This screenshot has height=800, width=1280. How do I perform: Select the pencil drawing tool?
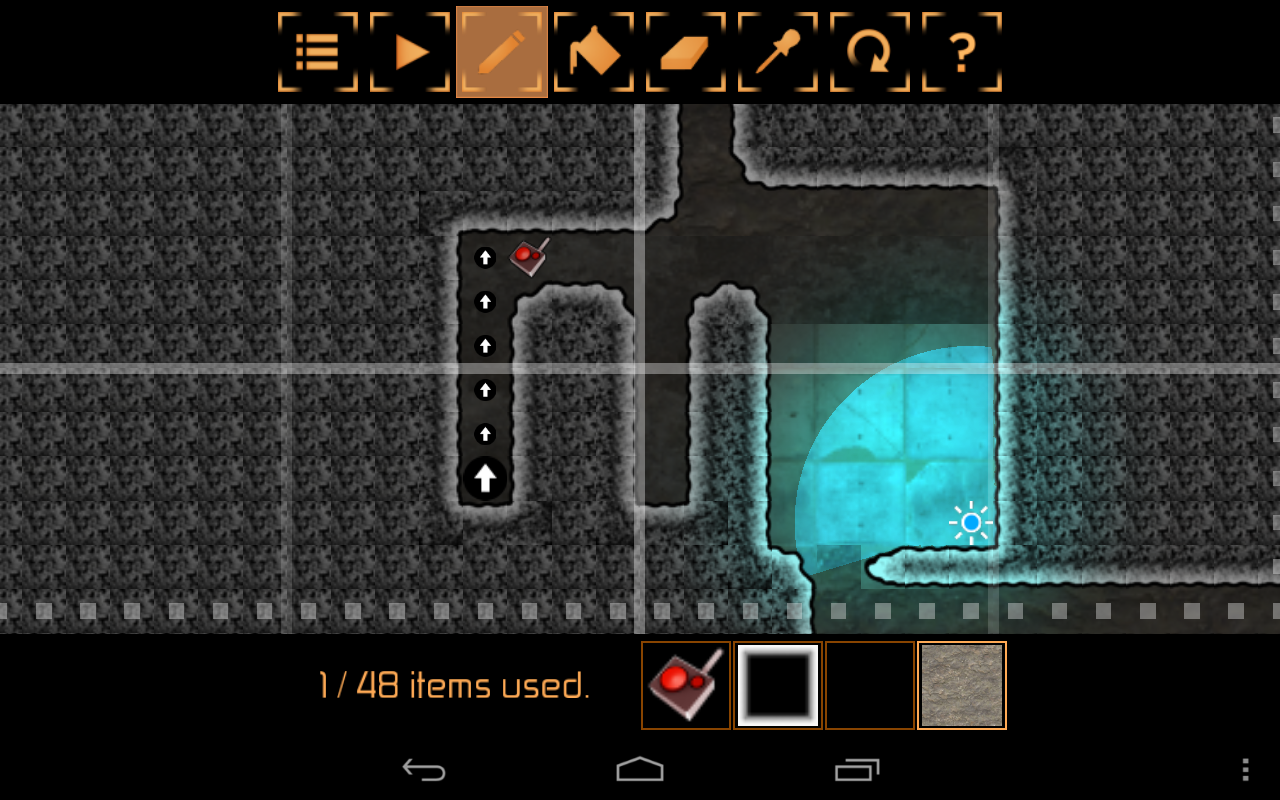(501, 51)
